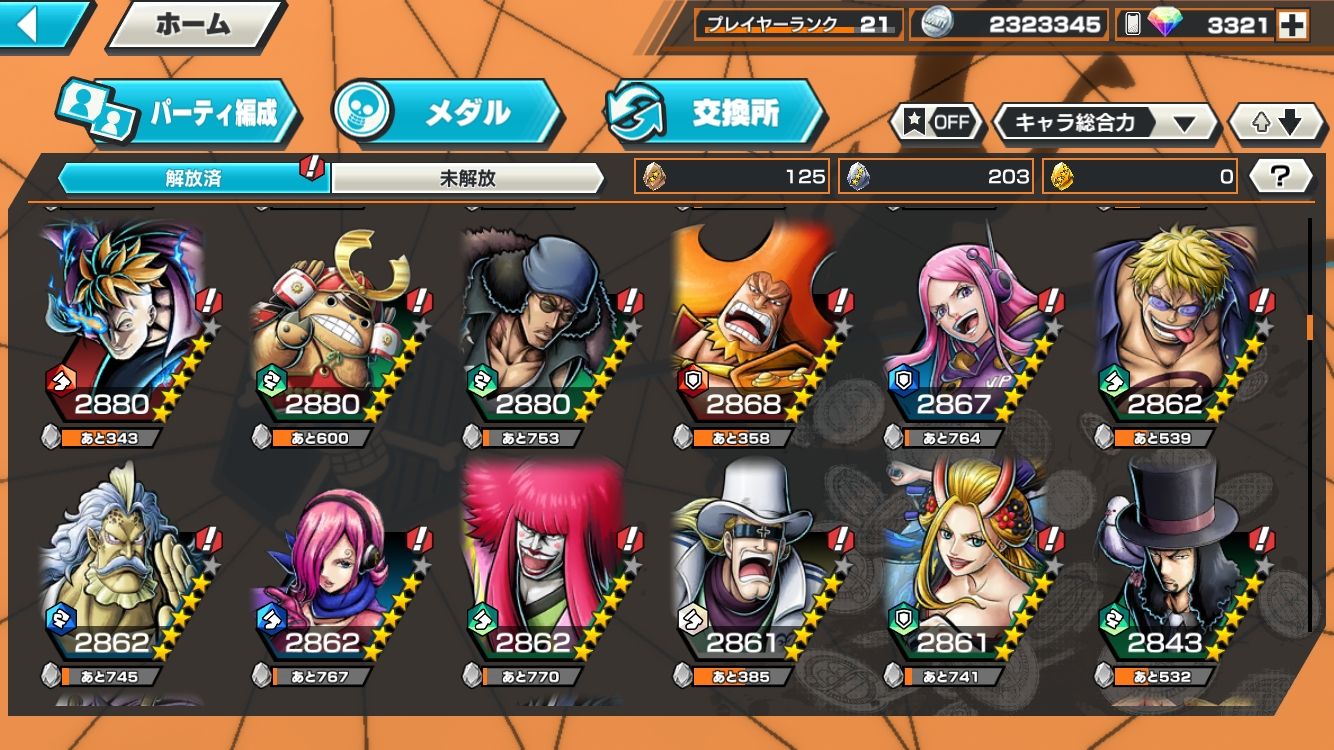The width and height of the screenshot is (1334, 750).
Task: Open the question mark help button
Action: point(1280,177)
